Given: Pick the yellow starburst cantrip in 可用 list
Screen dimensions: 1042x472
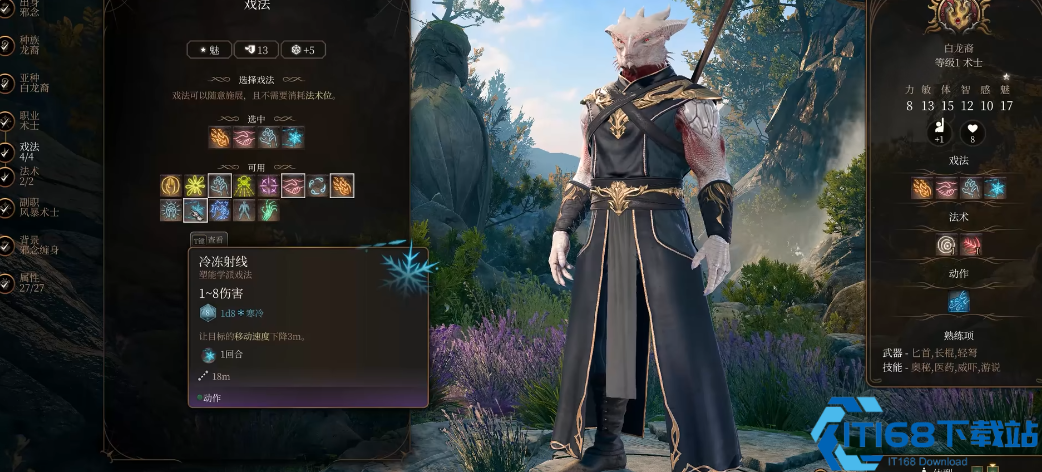Looking at the screenshot, I should (196, 186).
